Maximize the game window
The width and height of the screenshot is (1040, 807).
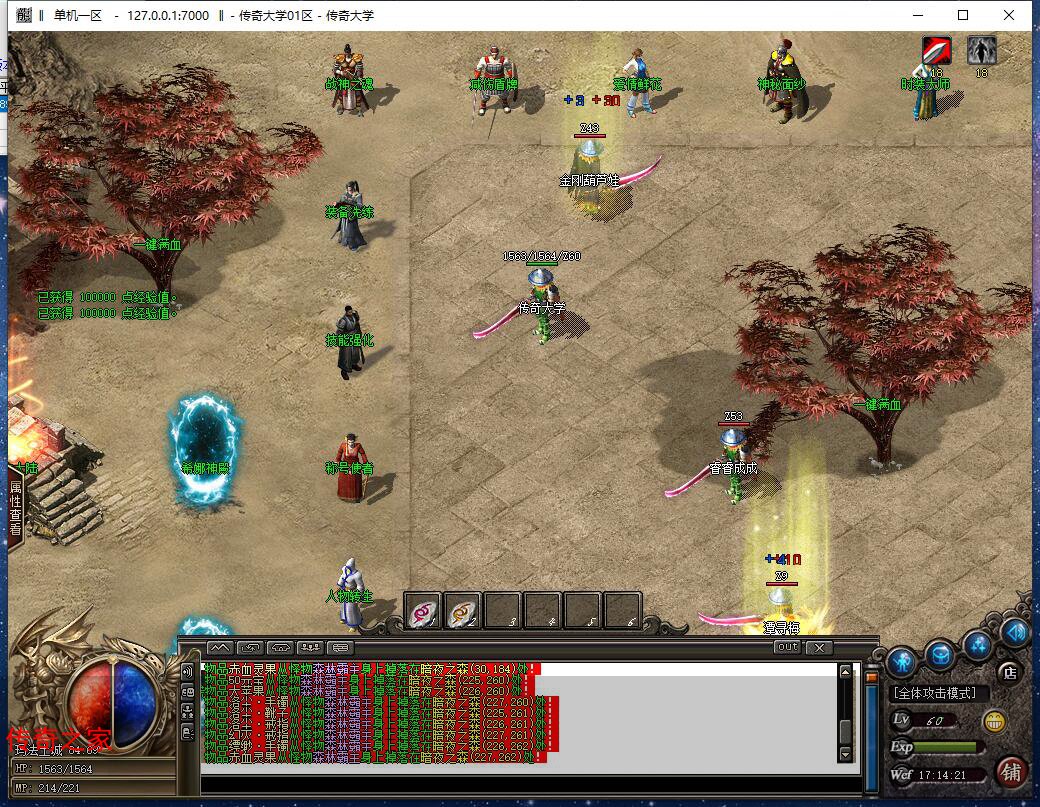point(963,15)
